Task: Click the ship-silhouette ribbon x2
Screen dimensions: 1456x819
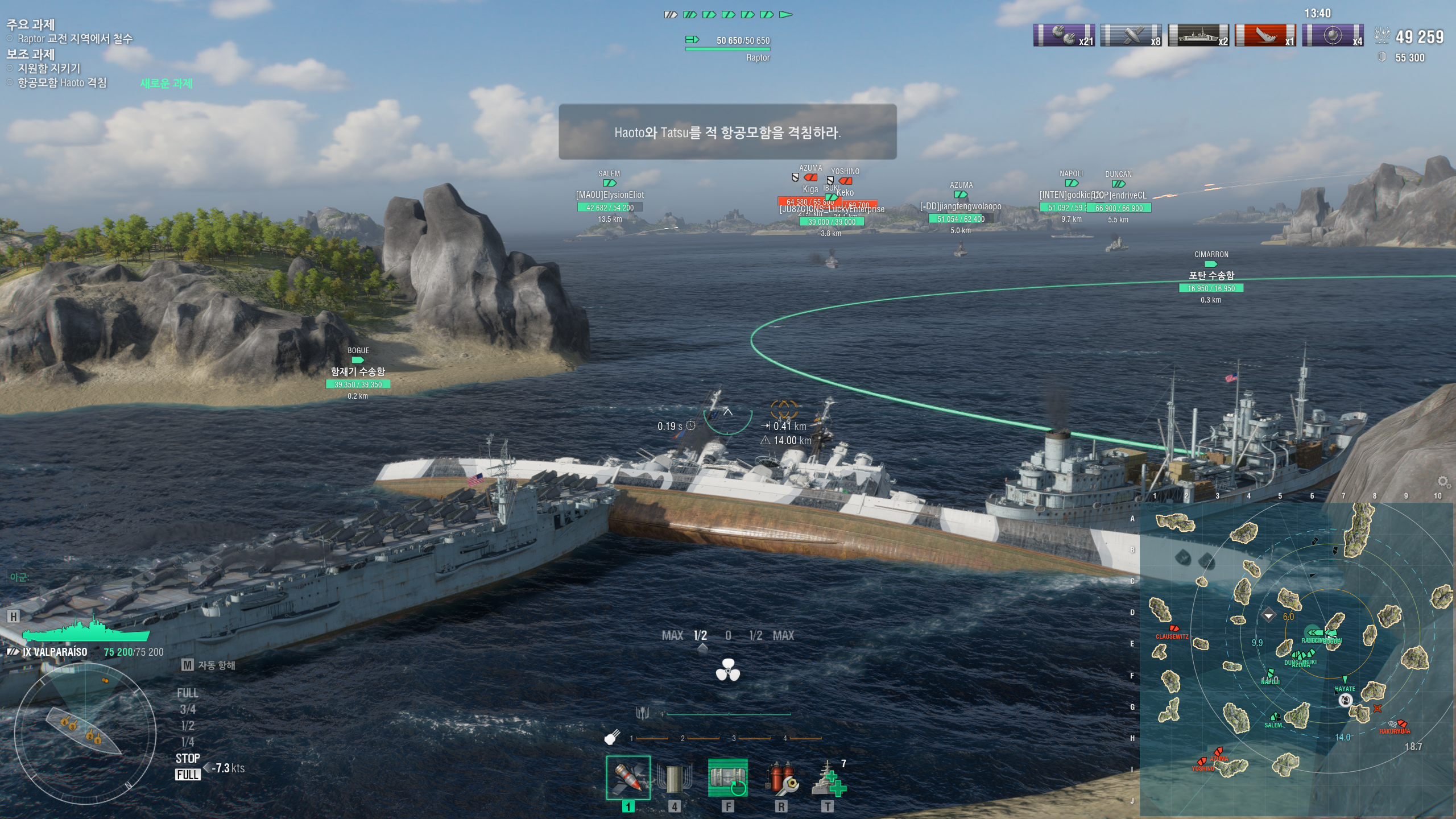Action: click(1198, 35)
